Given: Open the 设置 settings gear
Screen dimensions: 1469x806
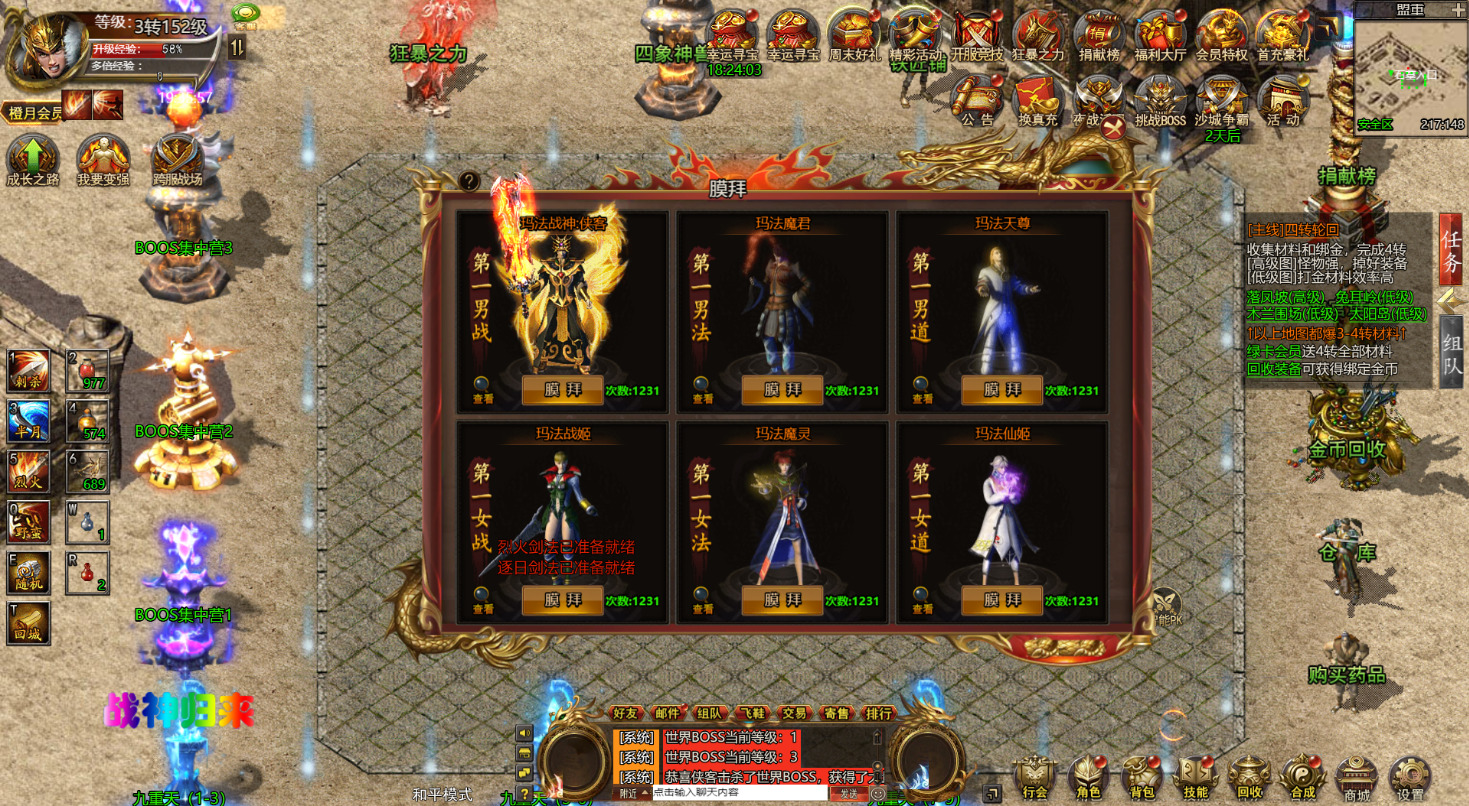Looking at the screenshot, I should (1410, 777).
